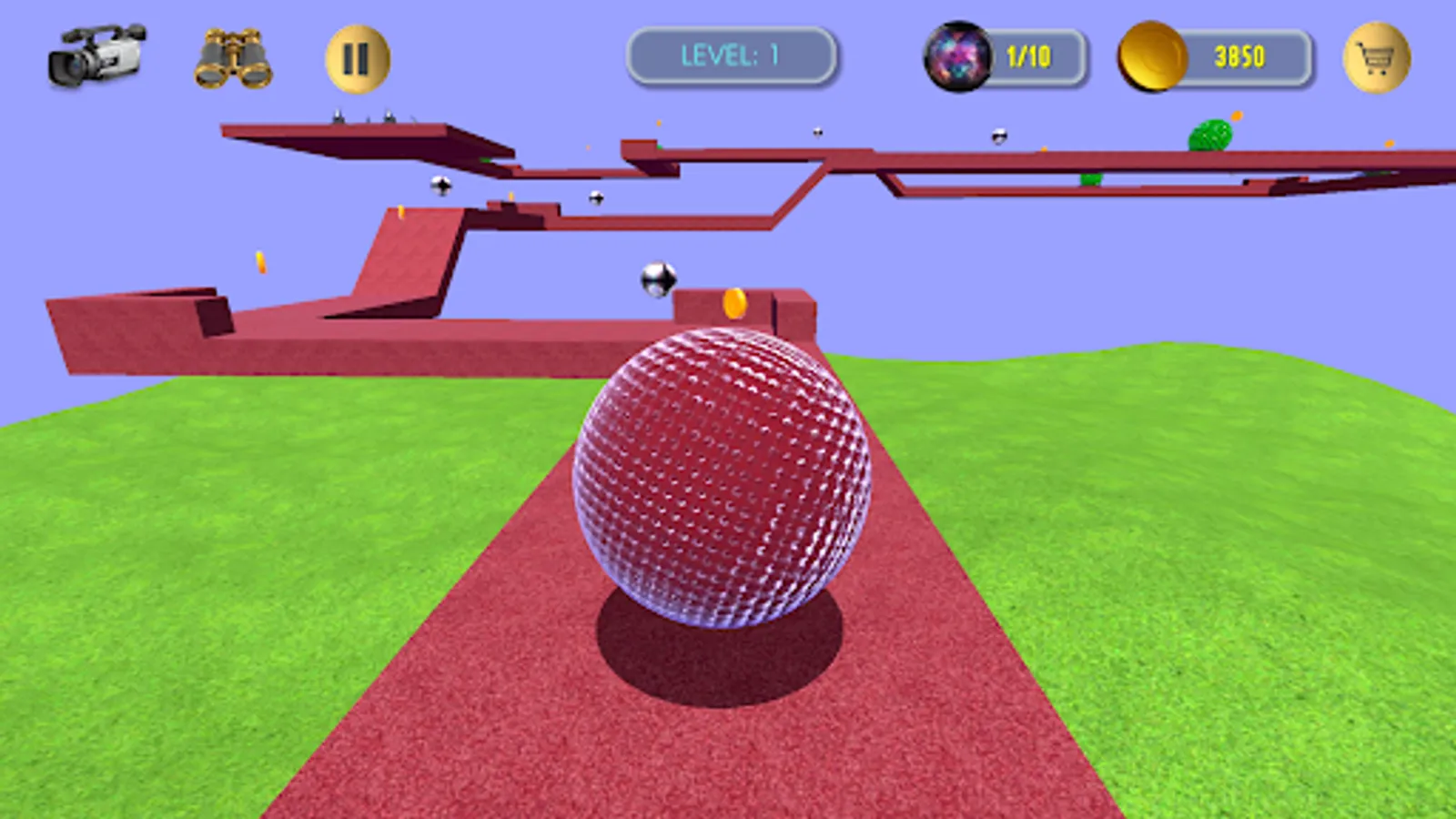Image resolution: width=1456 pixels, height=819 pixels.
Task: Click the gold coin currency icon
Action: (x=1152, y=56)
